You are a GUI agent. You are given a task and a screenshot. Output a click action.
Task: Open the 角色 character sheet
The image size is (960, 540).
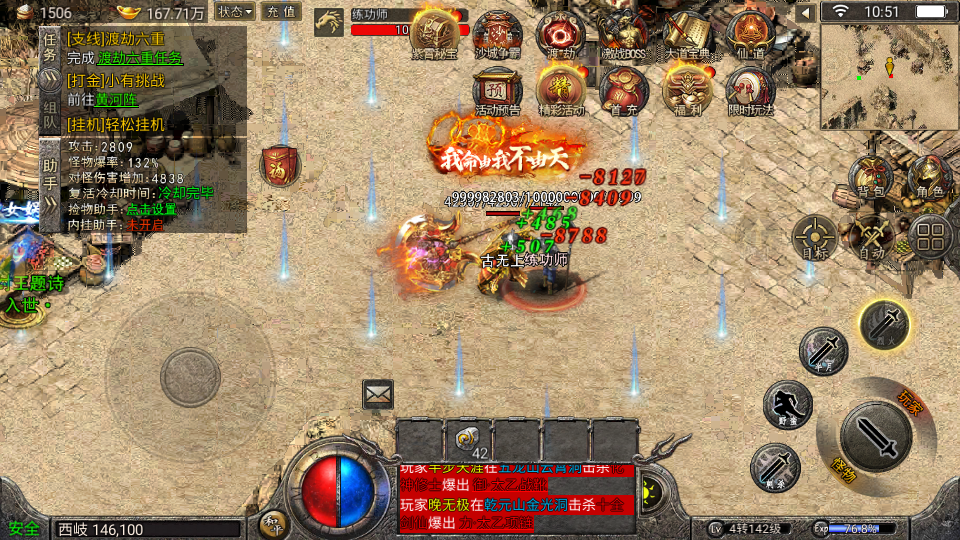coord(928,177)
